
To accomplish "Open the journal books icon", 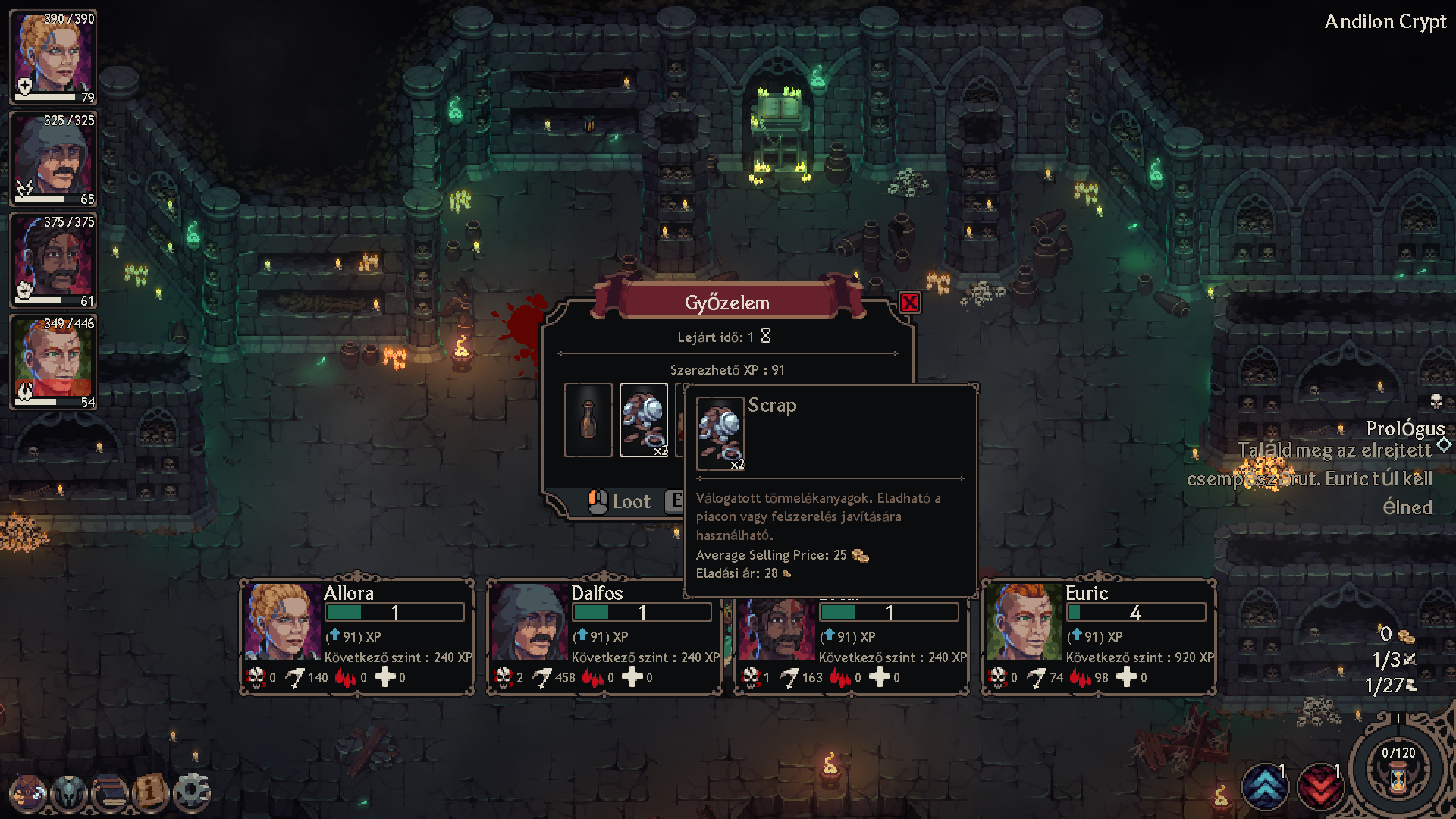I will click(x=111, y=793).
